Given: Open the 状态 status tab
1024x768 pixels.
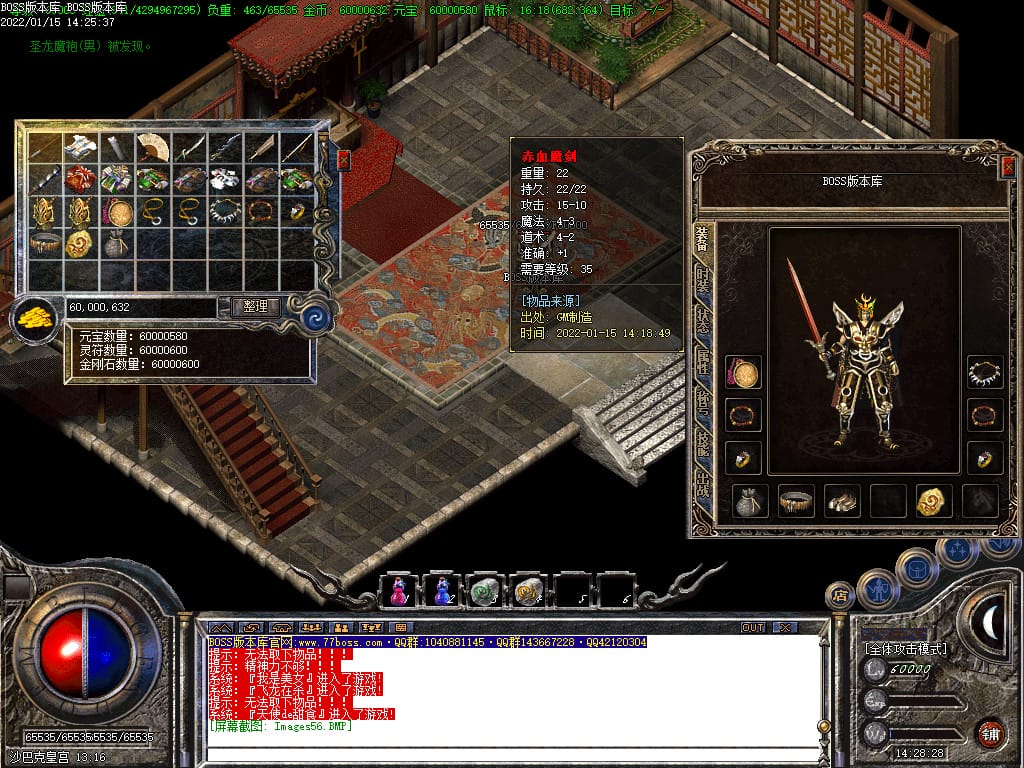Looking at the screenshot, I should (703, 322).
